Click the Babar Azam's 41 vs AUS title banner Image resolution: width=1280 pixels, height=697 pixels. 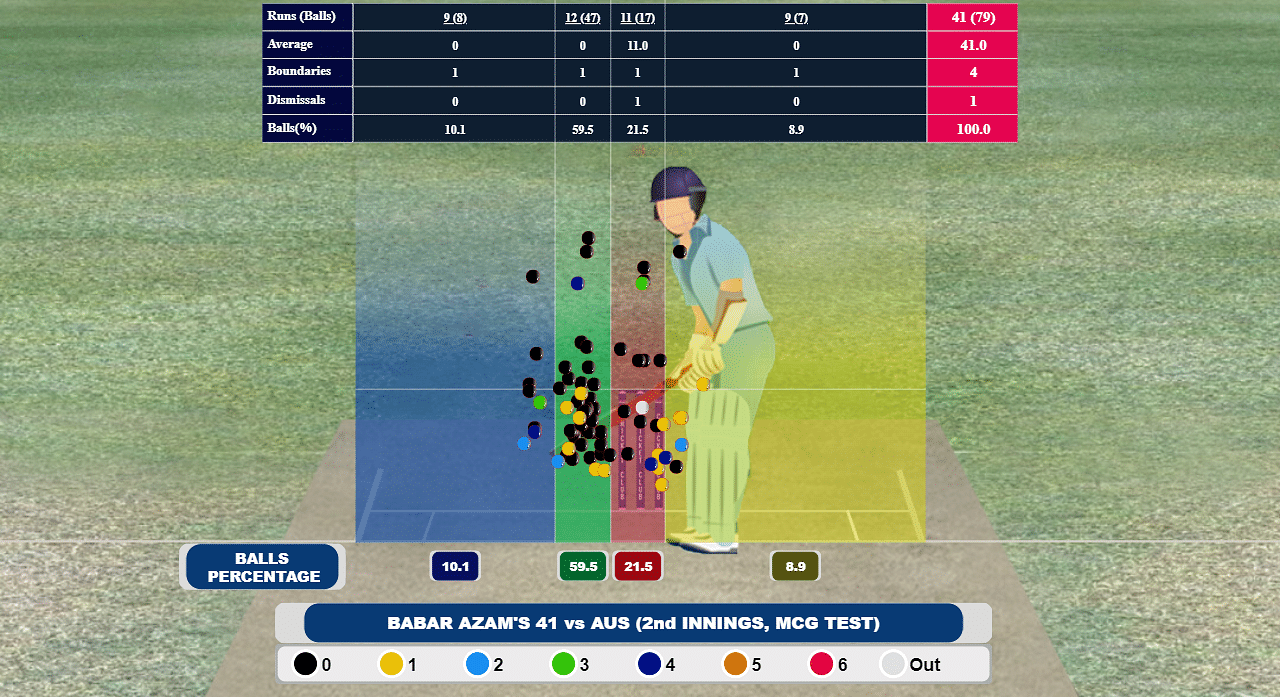pos(633,623)
